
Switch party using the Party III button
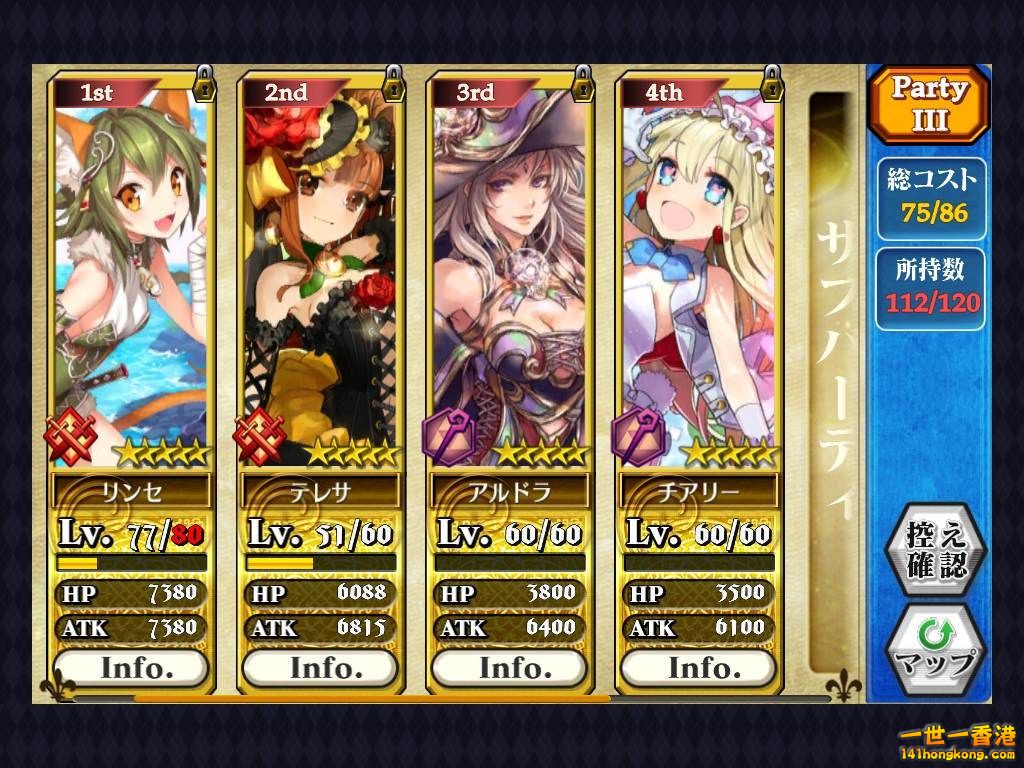(x=929, y=104)
